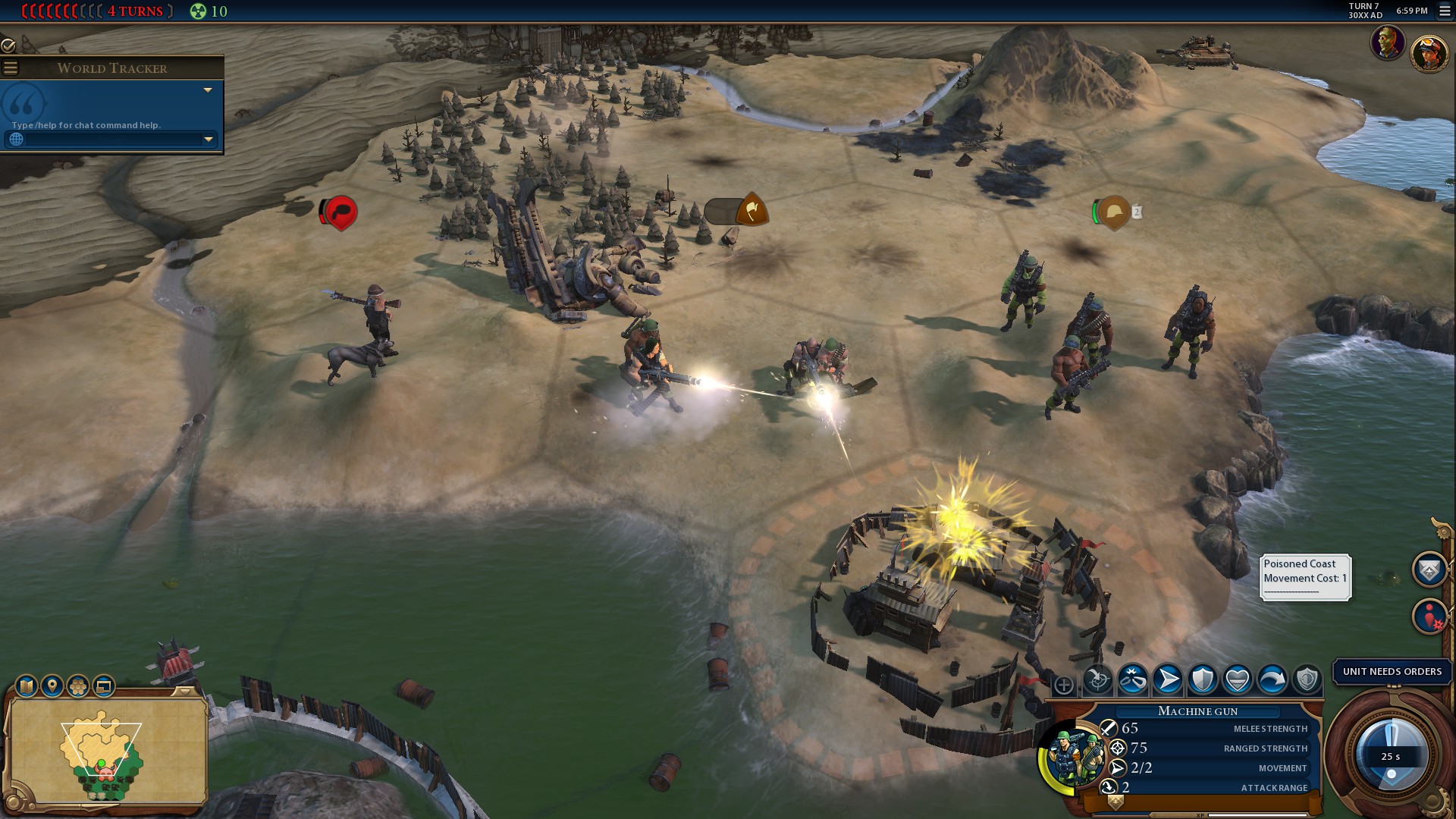Viewport: 1456px width, 819px height.
Task: Open the strategic view button by the minimap
Action: click(104, 686)
